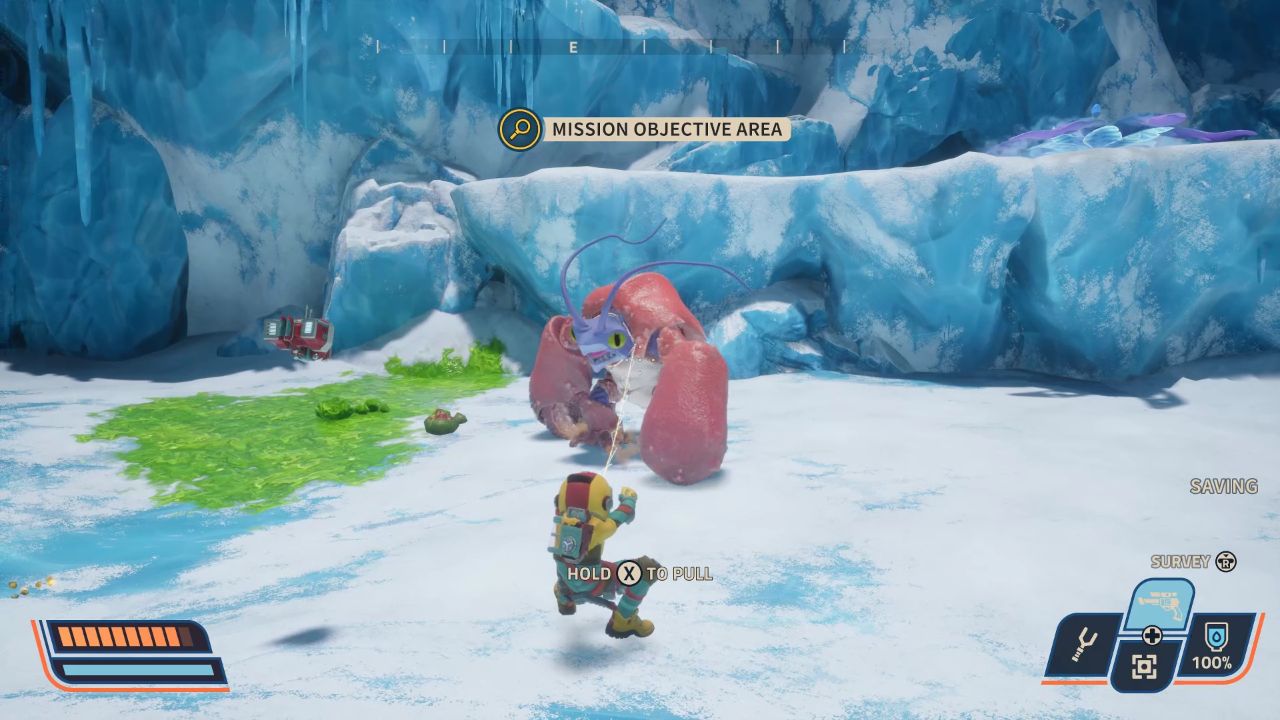Open the Mission Objective Area tracker
The image size is (1280, 720).
pos(667,129)
